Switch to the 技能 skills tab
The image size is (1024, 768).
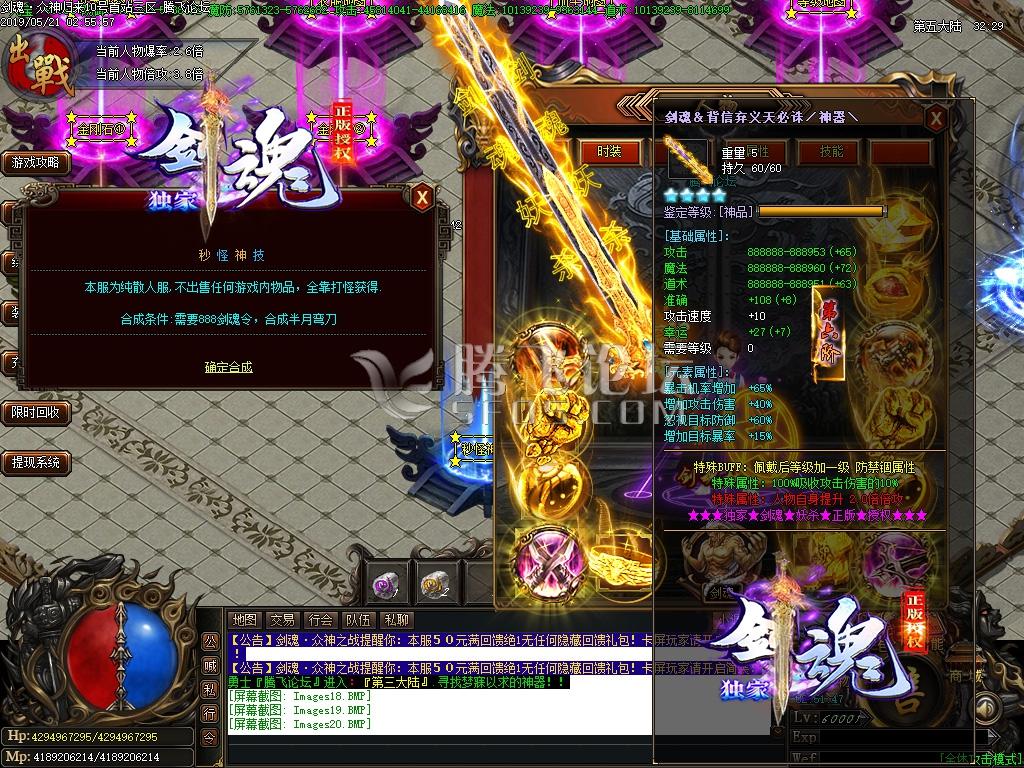[831, 151]
